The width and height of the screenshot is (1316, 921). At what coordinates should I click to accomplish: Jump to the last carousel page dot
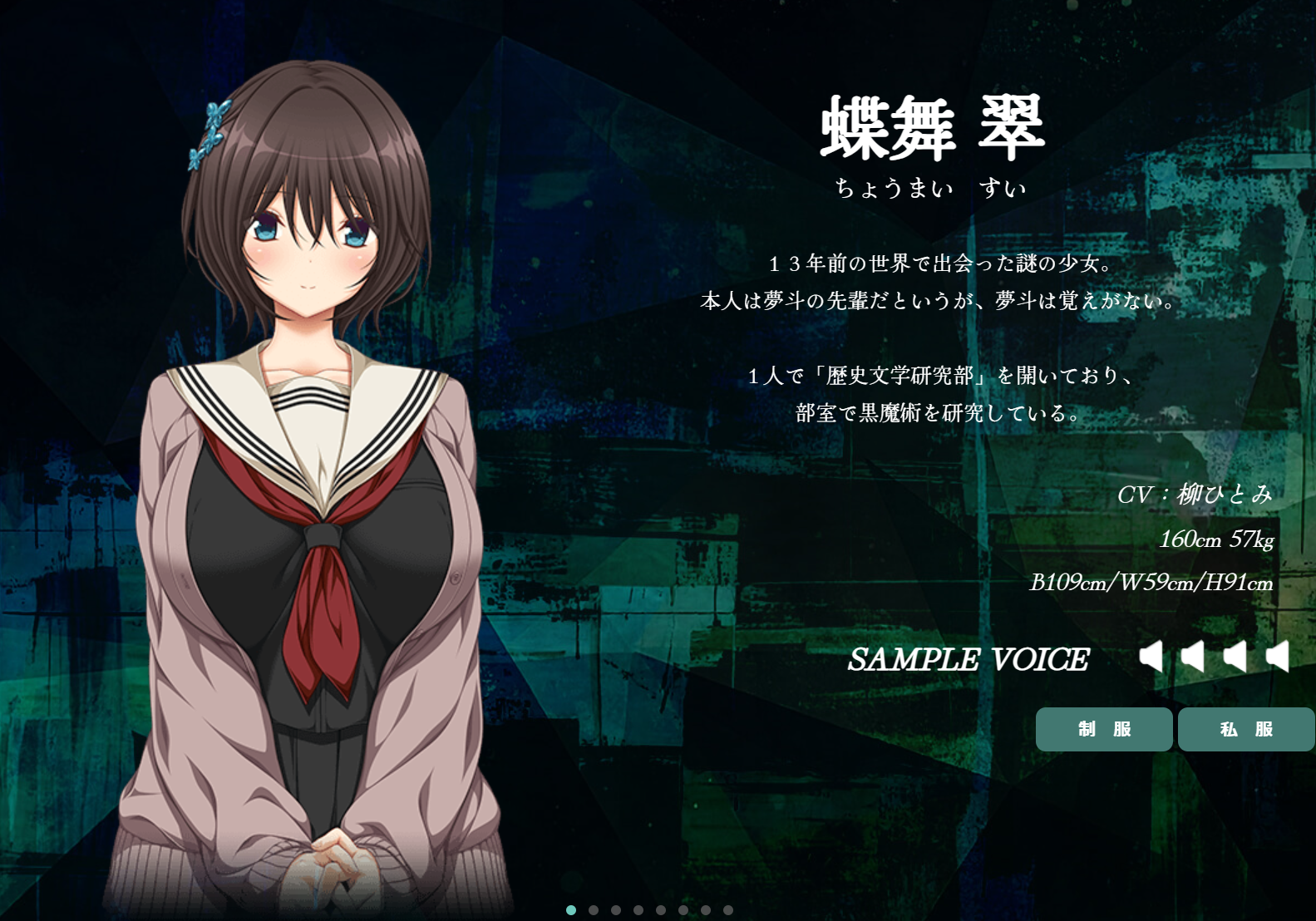pyautogui.click(x=728, y=910)
